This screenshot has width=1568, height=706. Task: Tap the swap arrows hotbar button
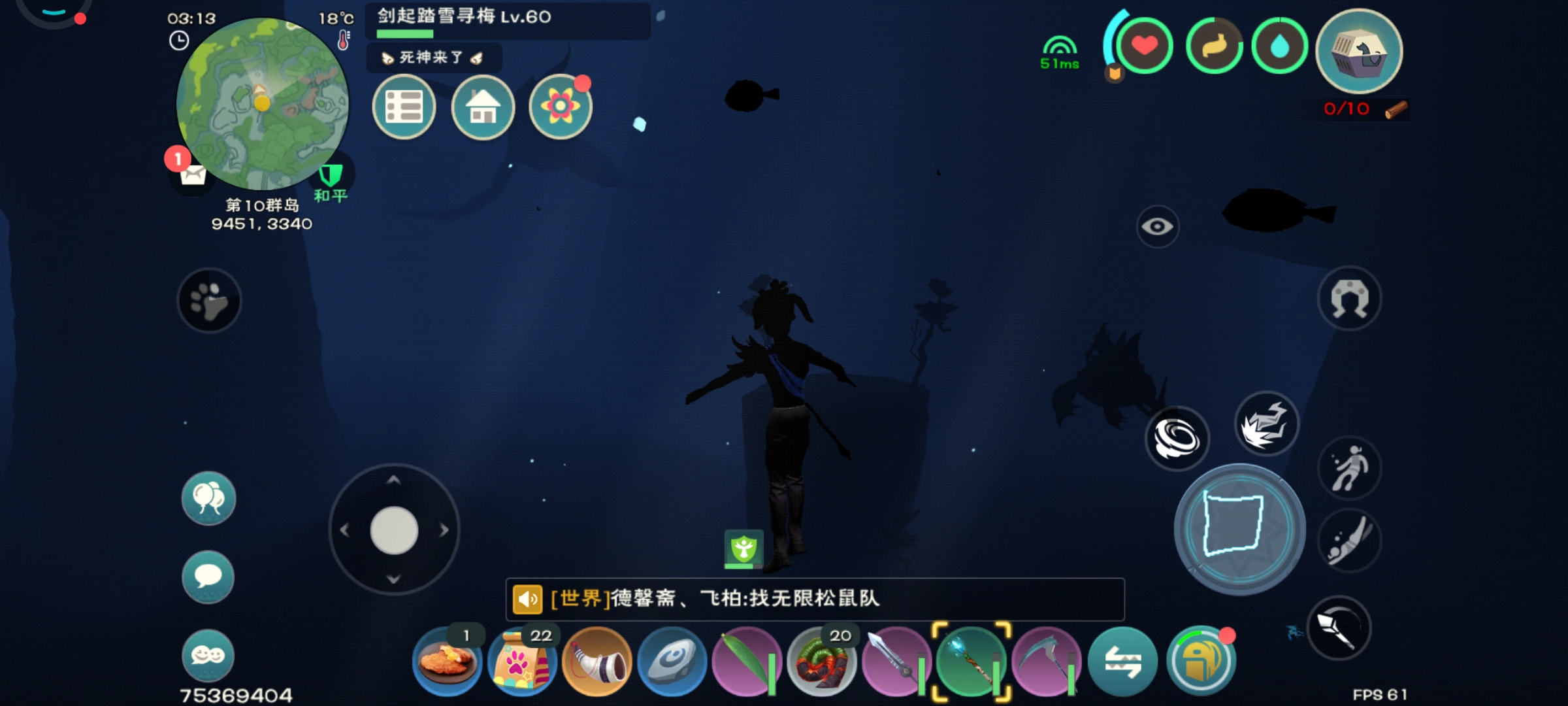tap(1122, 662)
